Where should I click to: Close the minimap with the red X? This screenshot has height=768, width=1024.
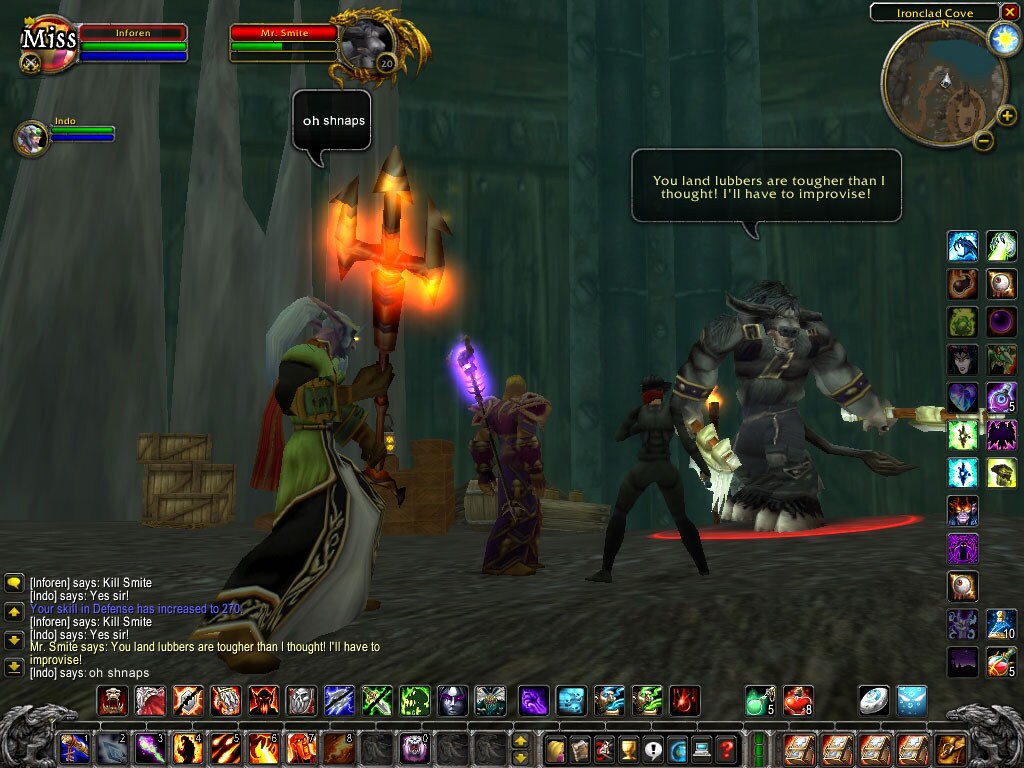tap(1009, 12)
